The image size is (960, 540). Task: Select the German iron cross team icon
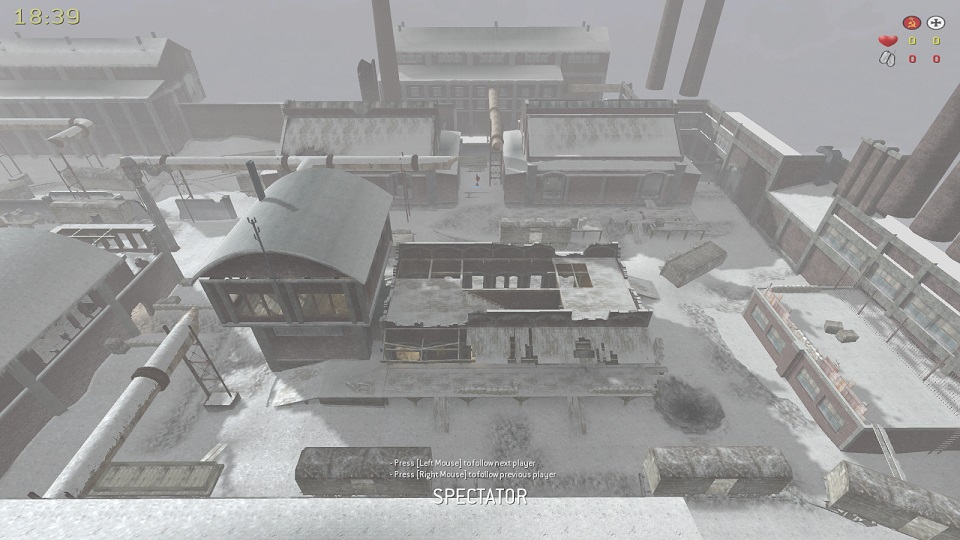point(936,22)
